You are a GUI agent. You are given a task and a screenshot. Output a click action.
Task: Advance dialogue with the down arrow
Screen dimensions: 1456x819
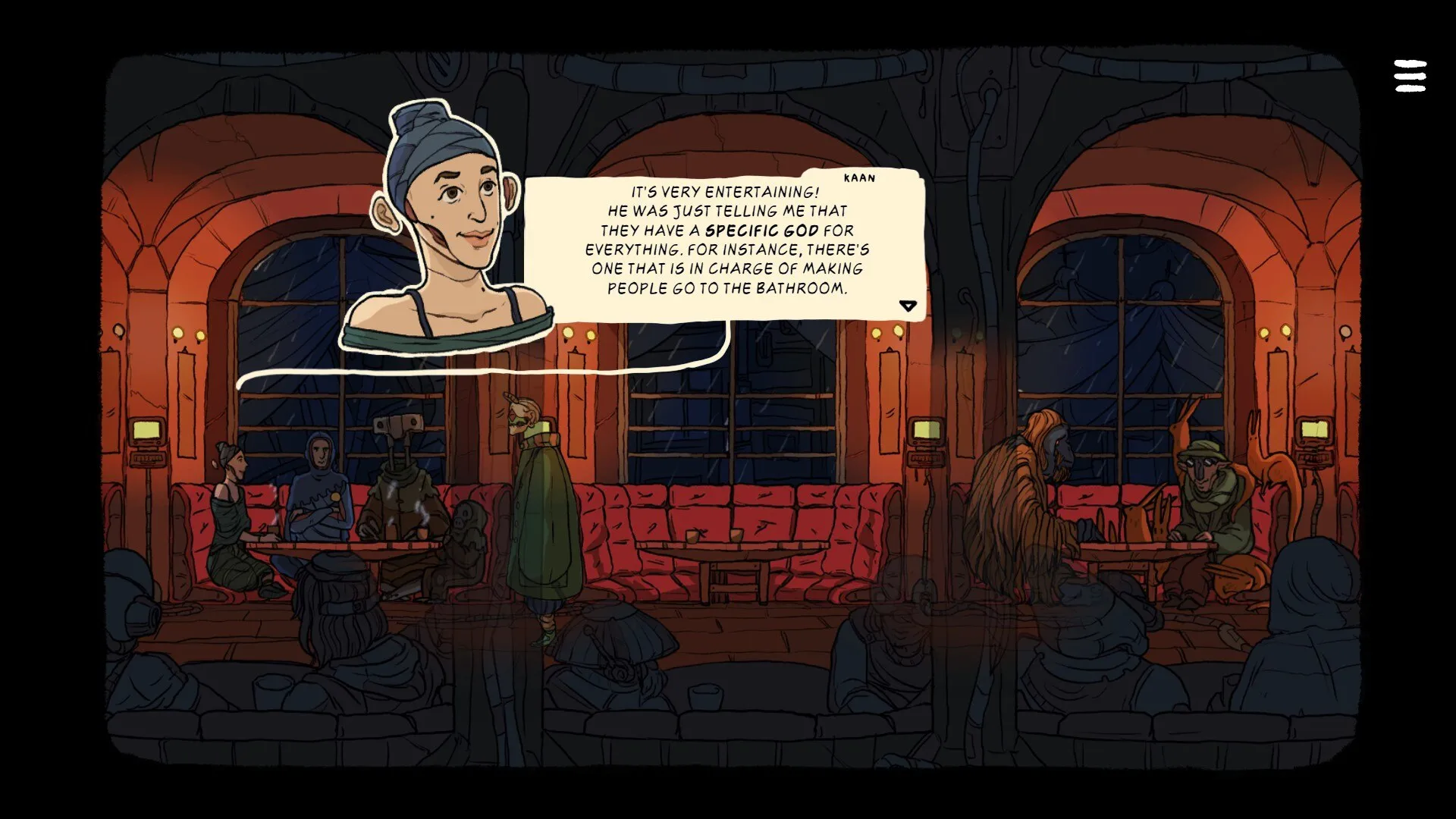[x=908, y=306]
